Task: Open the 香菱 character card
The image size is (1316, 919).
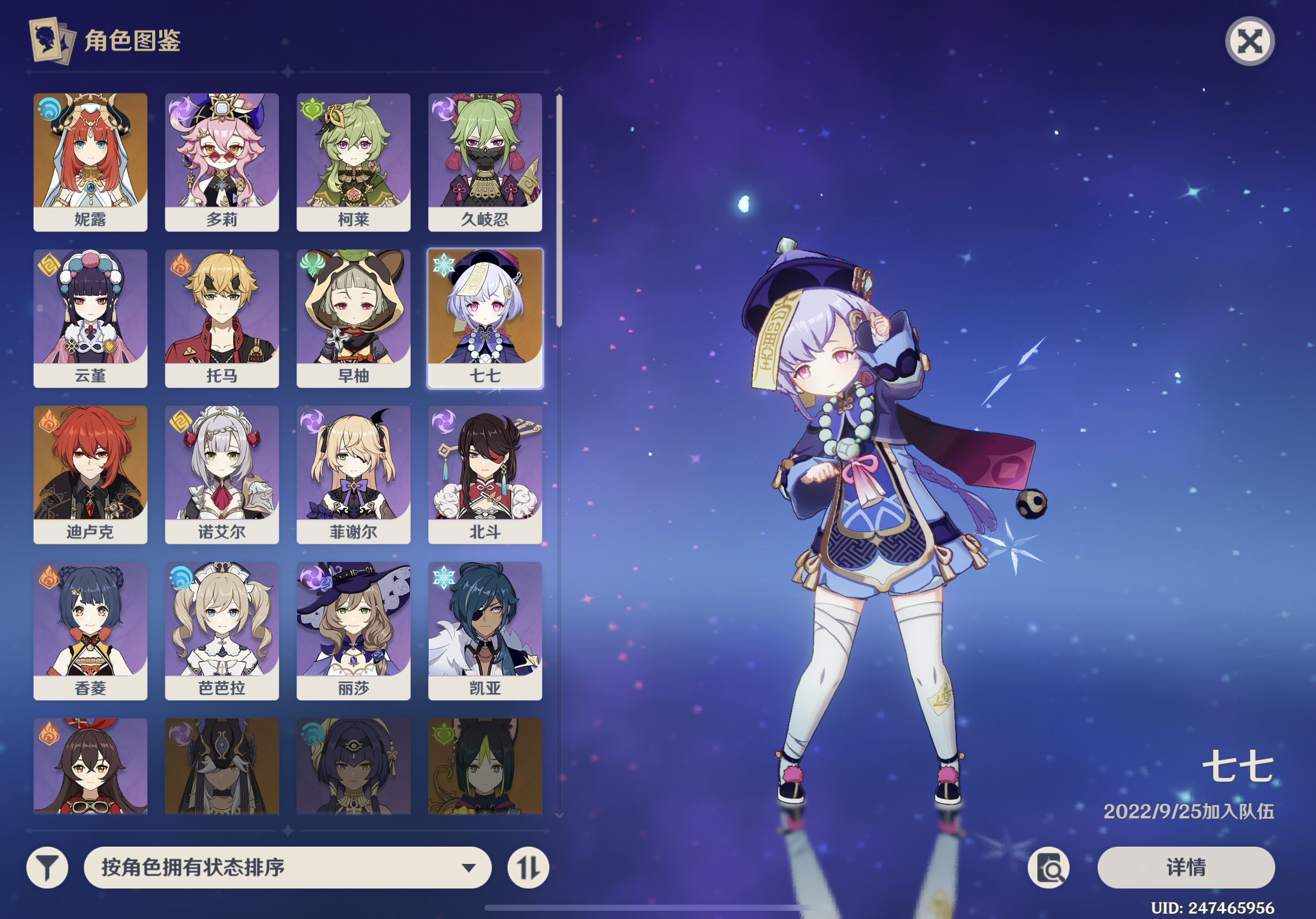Action: (x=90, y=630)
